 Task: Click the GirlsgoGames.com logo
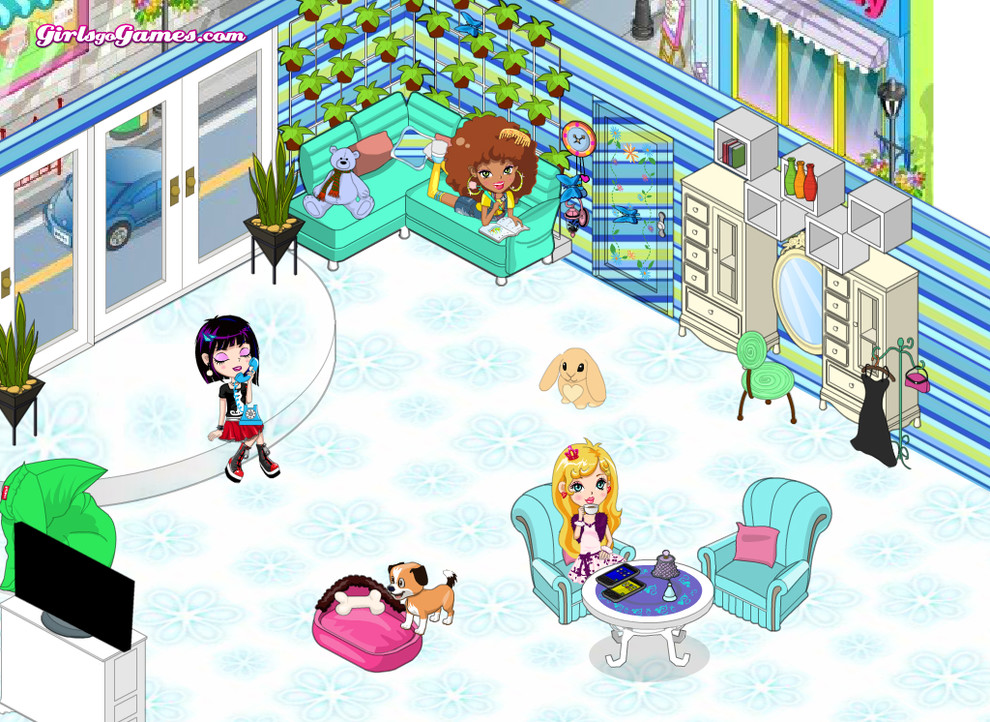click(140, 36)
